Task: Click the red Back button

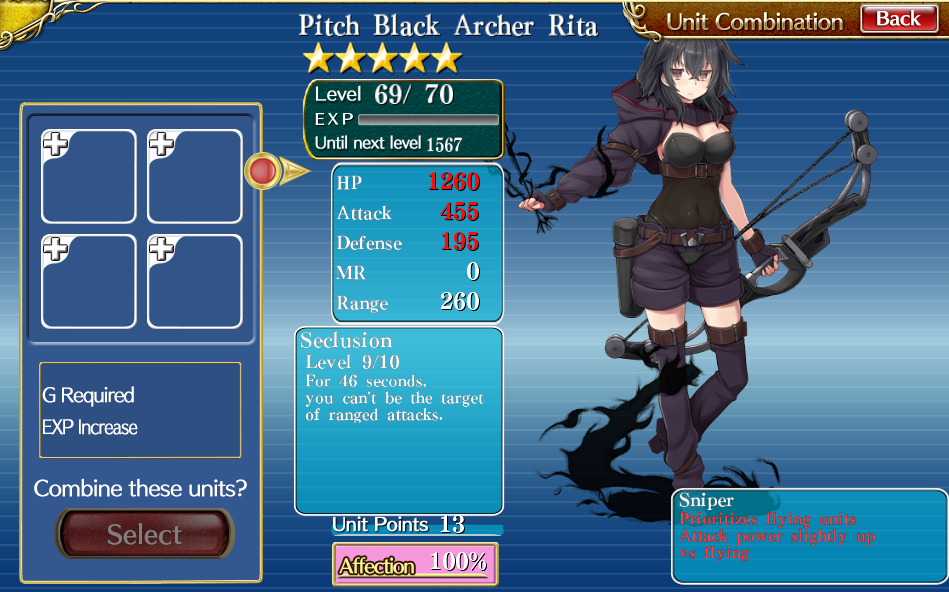Action: pyautogui.click(x=897, y=19)
